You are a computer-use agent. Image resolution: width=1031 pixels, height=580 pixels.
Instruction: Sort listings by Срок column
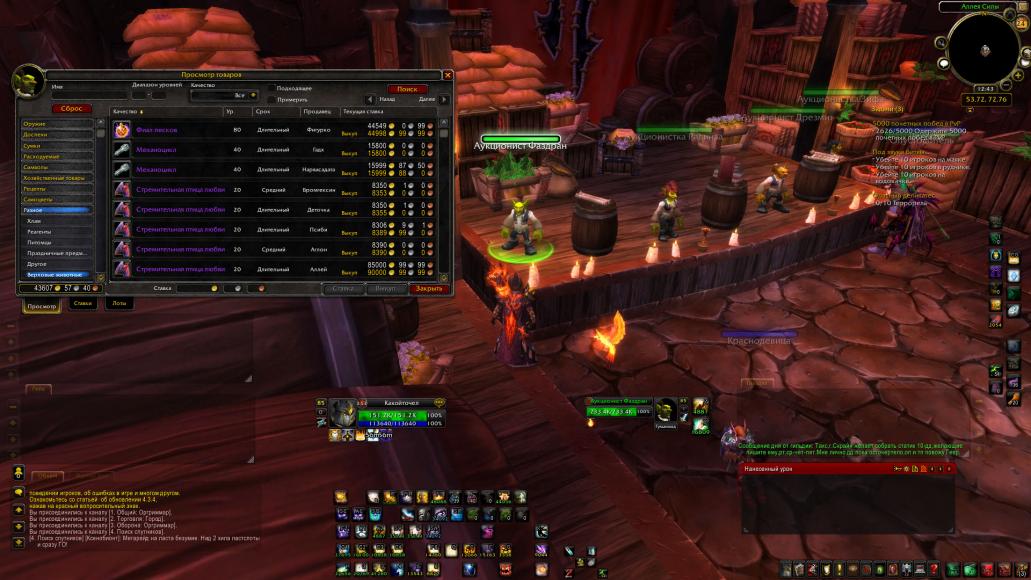click(262, 111)
